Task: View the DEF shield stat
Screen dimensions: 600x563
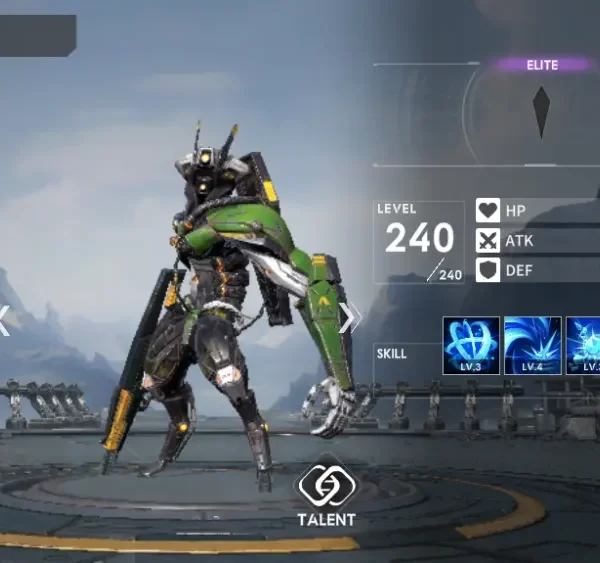Action: 488,270
